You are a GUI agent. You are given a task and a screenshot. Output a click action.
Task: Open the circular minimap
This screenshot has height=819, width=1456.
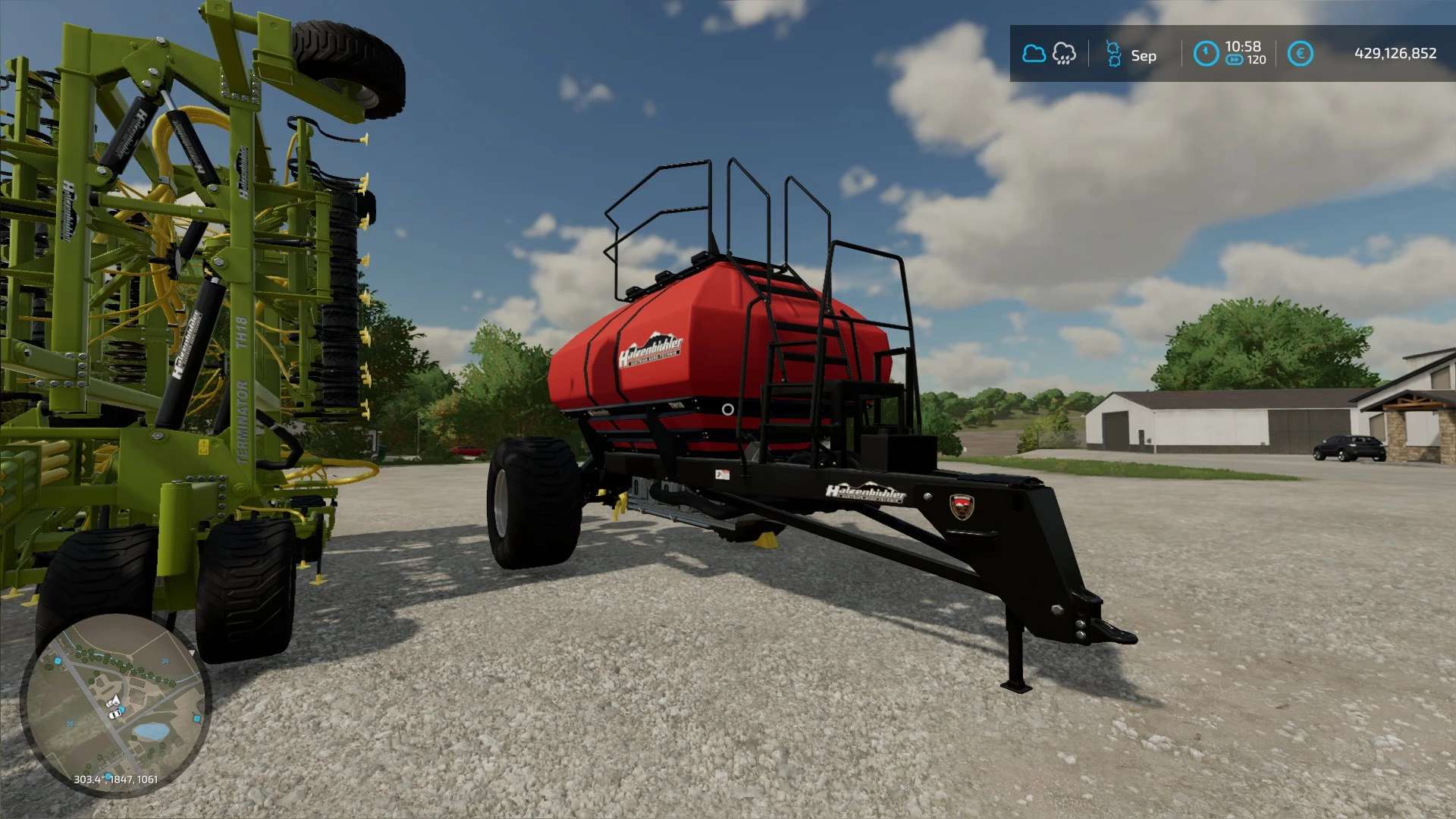(x=115, y=705)
